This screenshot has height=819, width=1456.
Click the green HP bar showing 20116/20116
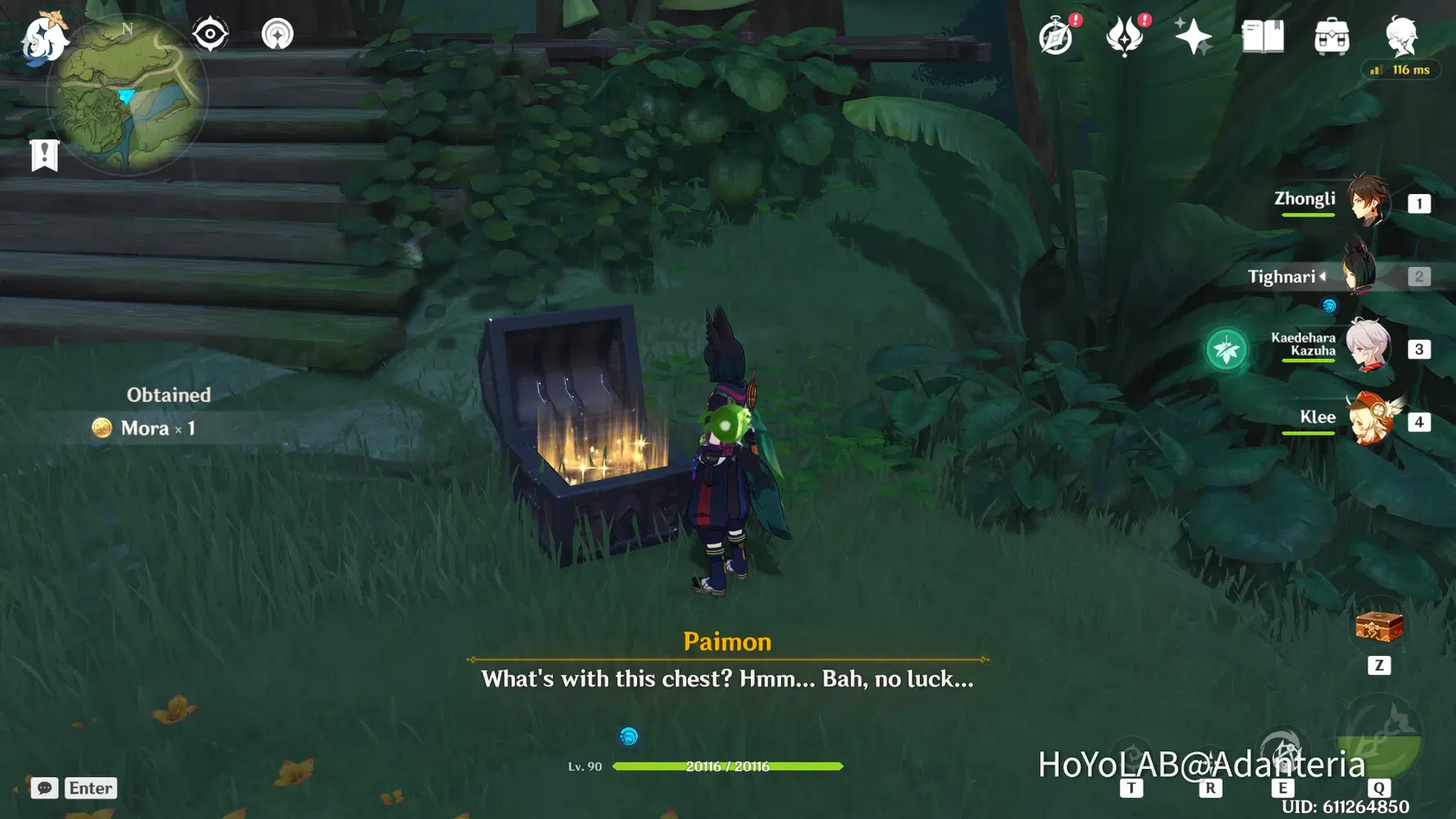(x=729, y=767)
